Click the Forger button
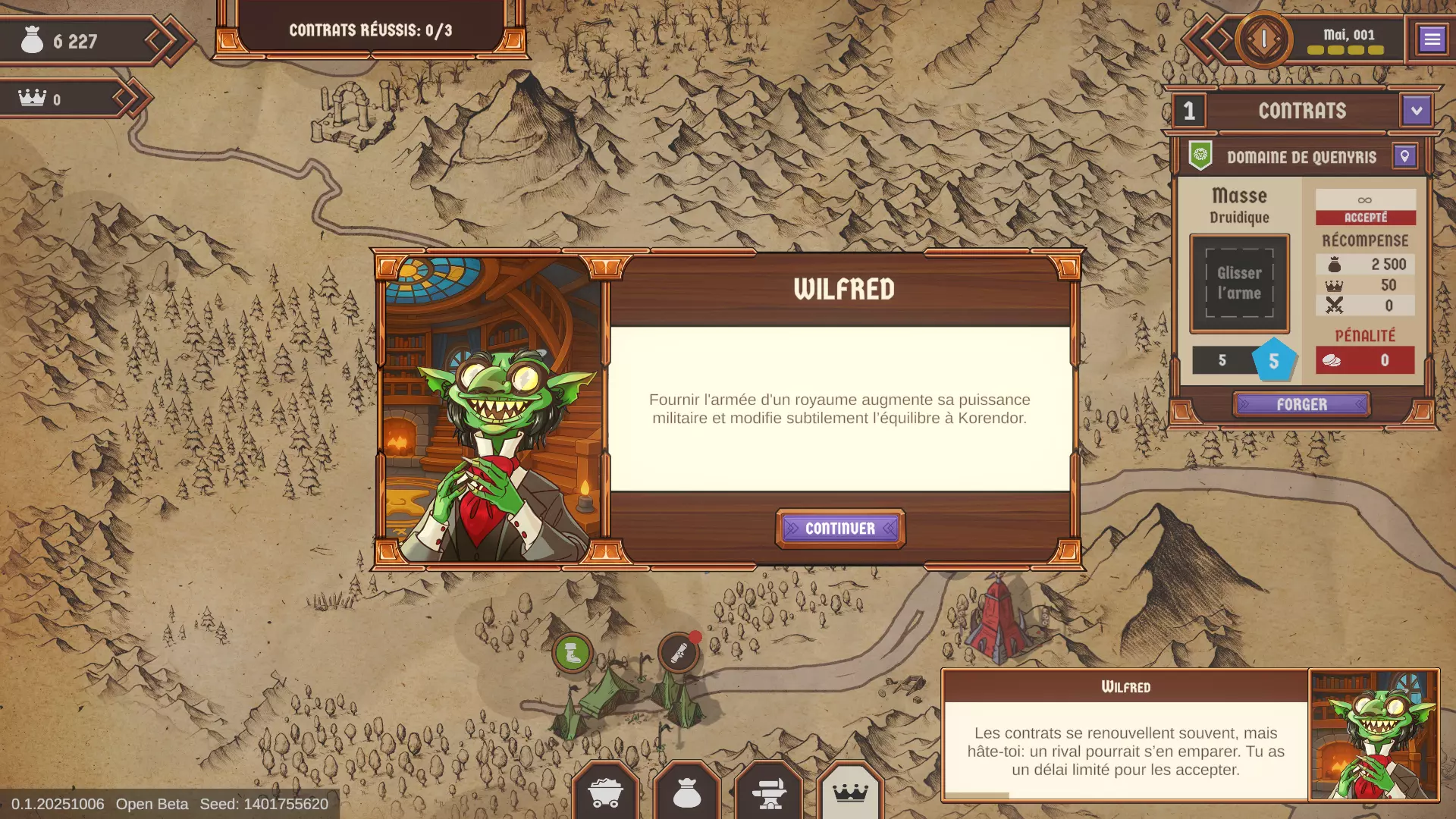Screen dimensions: 1456x819 click(x=1301, y=405)
